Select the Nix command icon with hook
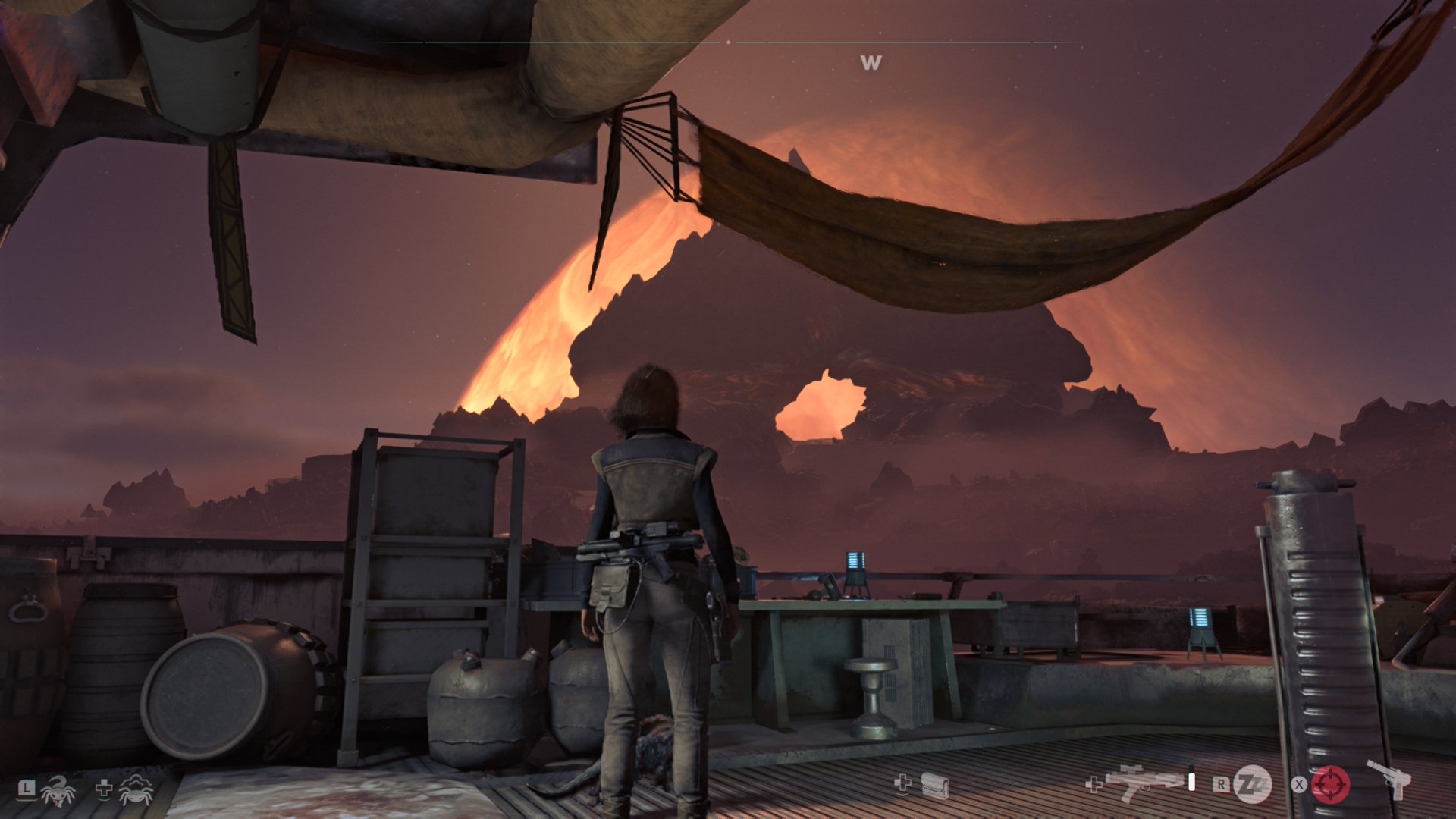Screen dimensions: 1456x819 click(58, 790)
